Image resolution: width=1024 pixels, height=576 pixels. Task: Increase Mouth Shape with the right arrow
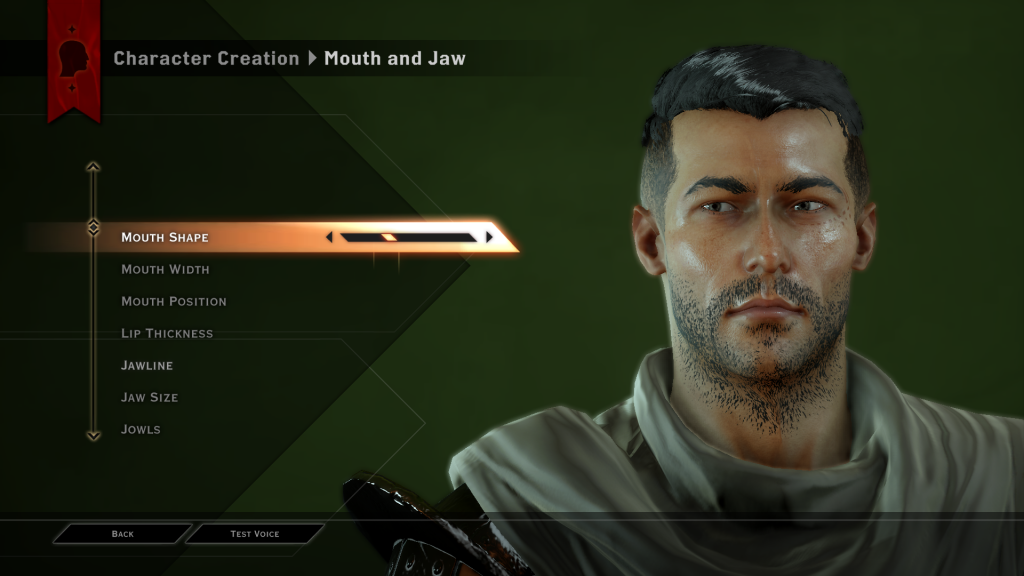pos(489,237)
